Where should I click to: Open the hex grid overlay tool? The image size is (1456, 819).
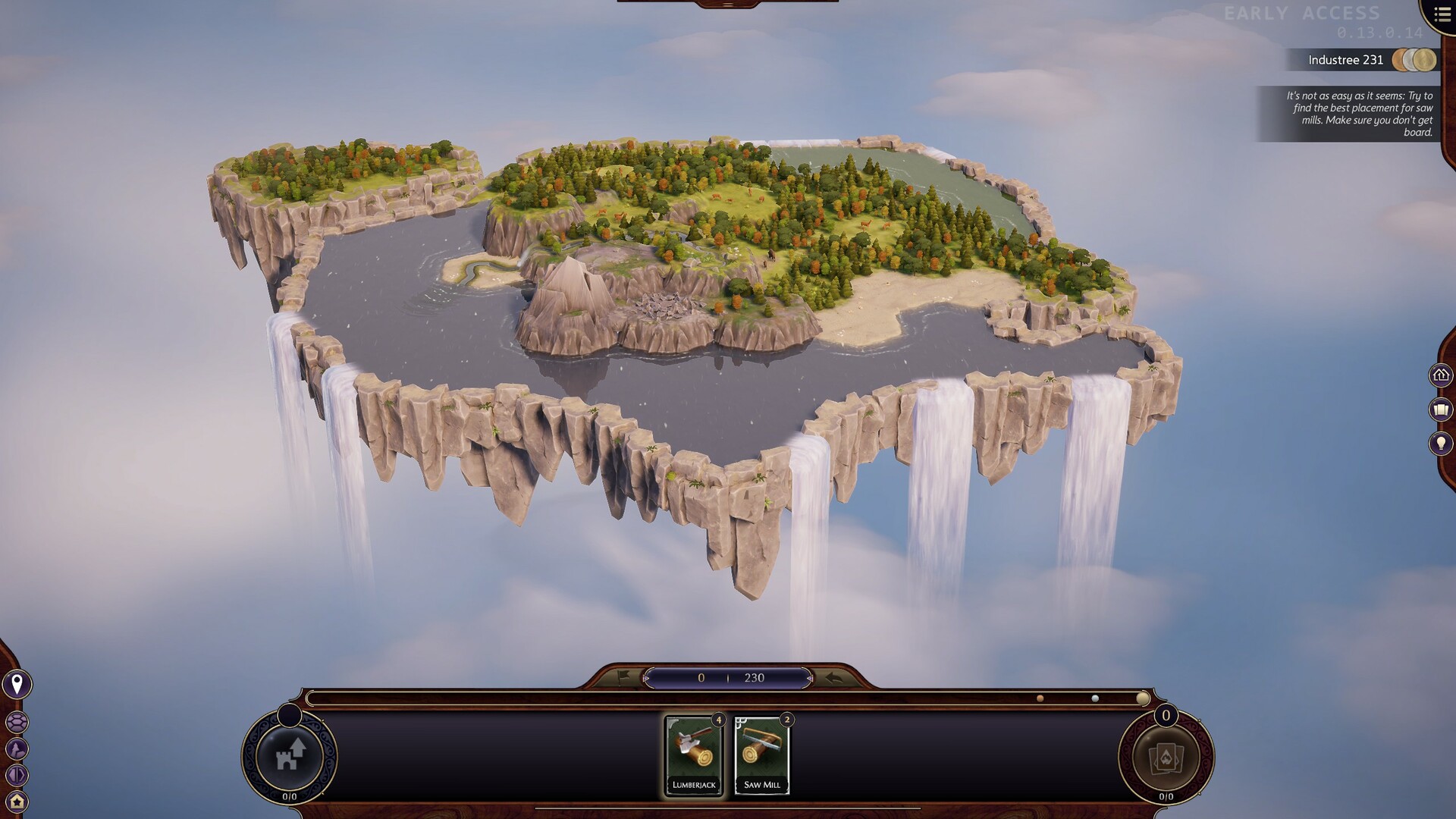point(17,722)
